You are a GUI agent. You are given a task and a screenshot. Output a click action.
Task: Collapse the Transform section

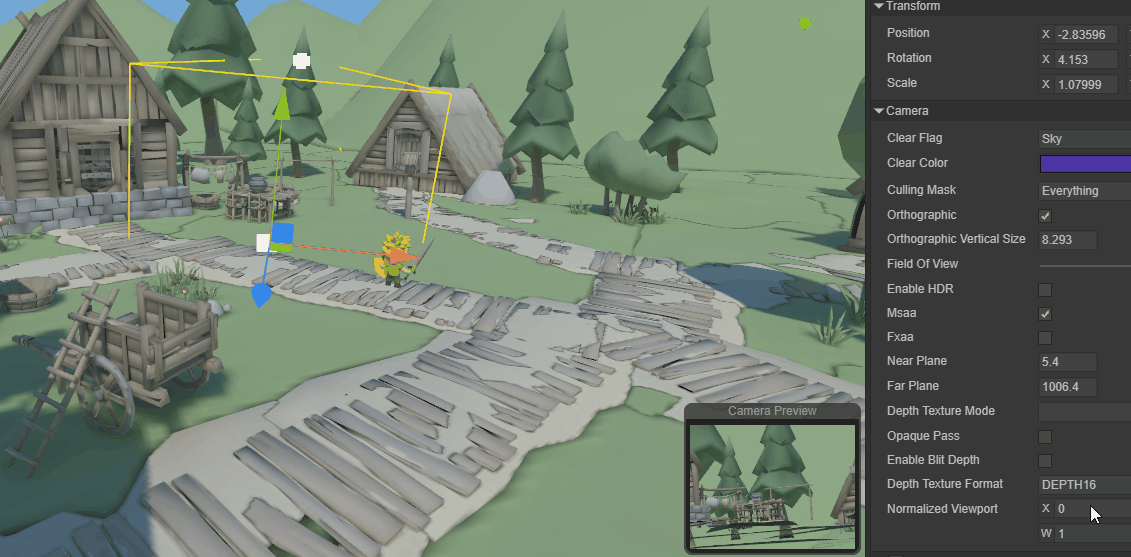pyautogui.click(x=879, y=6)
